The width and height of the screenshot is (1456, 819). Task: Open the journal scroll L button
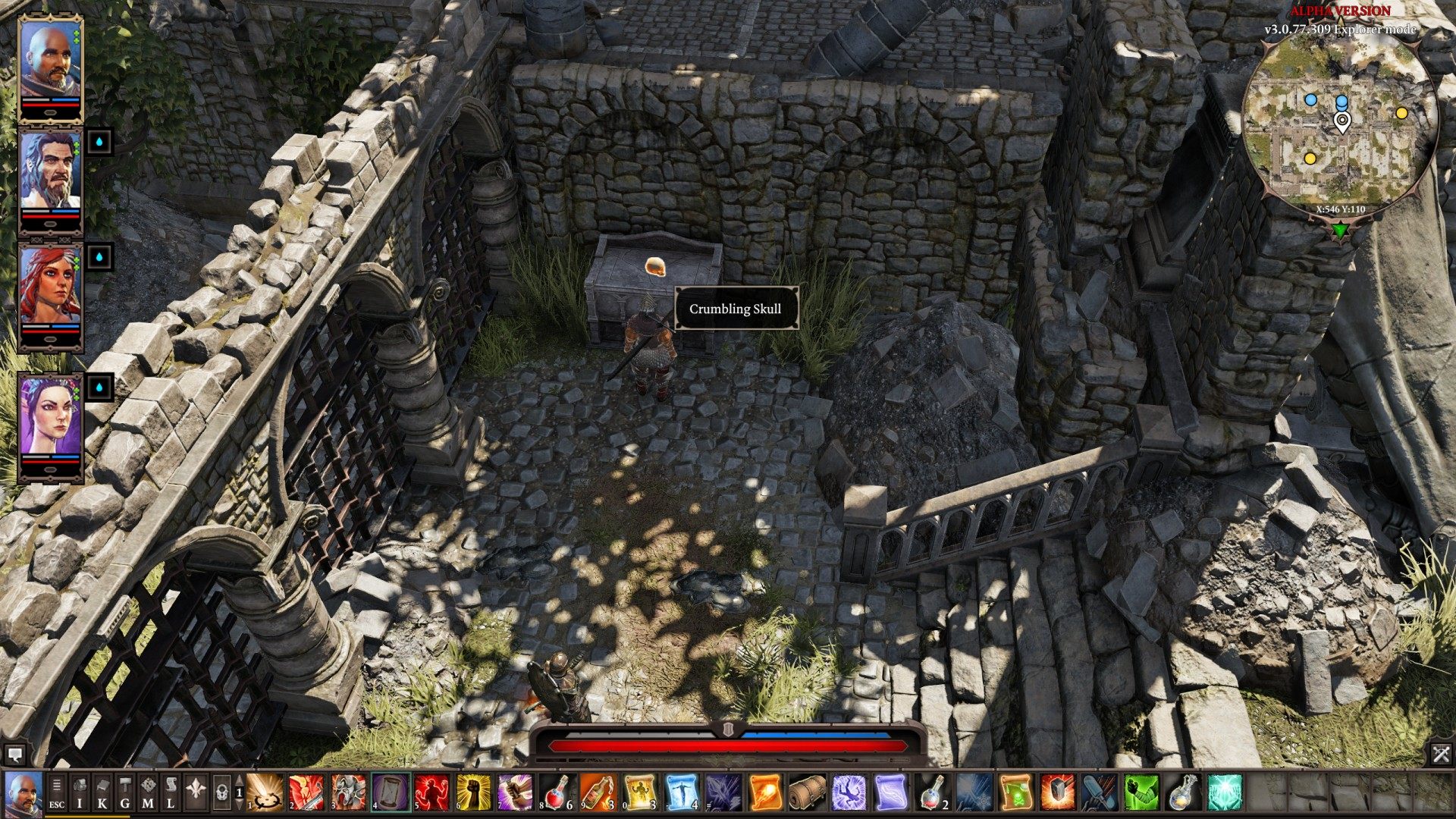click(171, 792)
